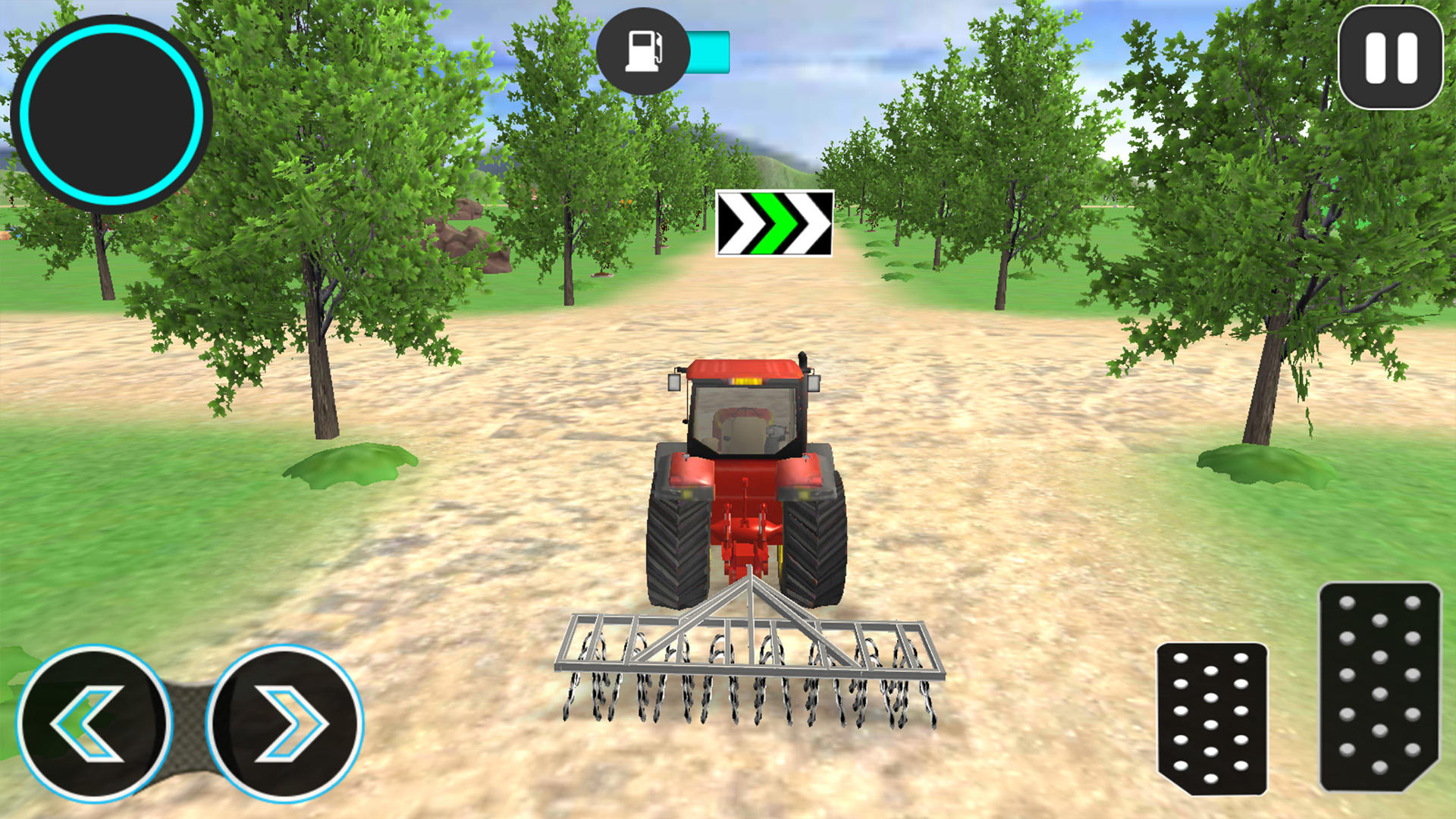1456x819 pixels.
Task: Click the steering arrows base panel
Action: 187,724
